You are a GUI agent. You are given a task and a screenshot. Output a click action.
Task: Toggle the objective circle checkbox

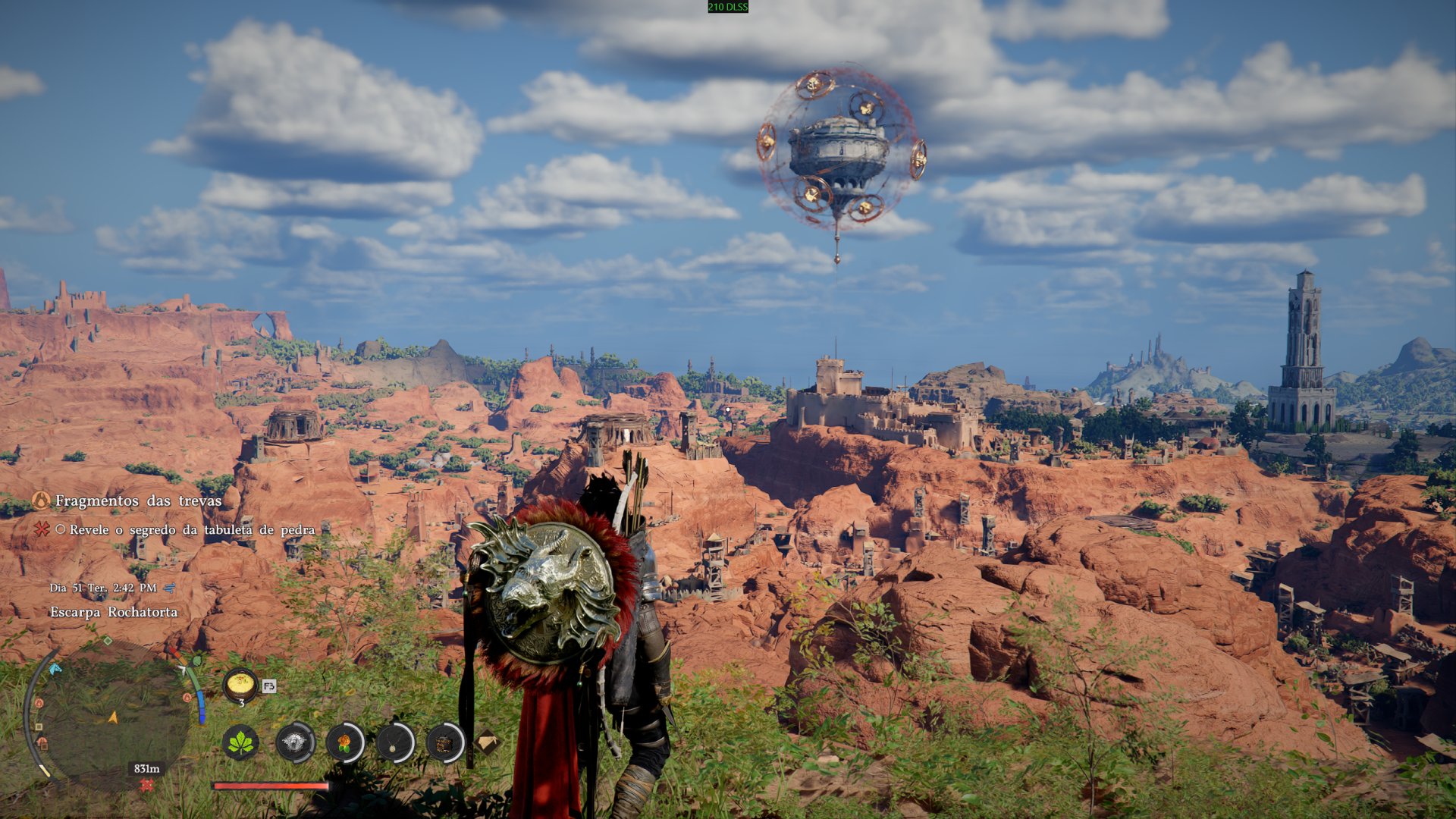coord(61,530)
